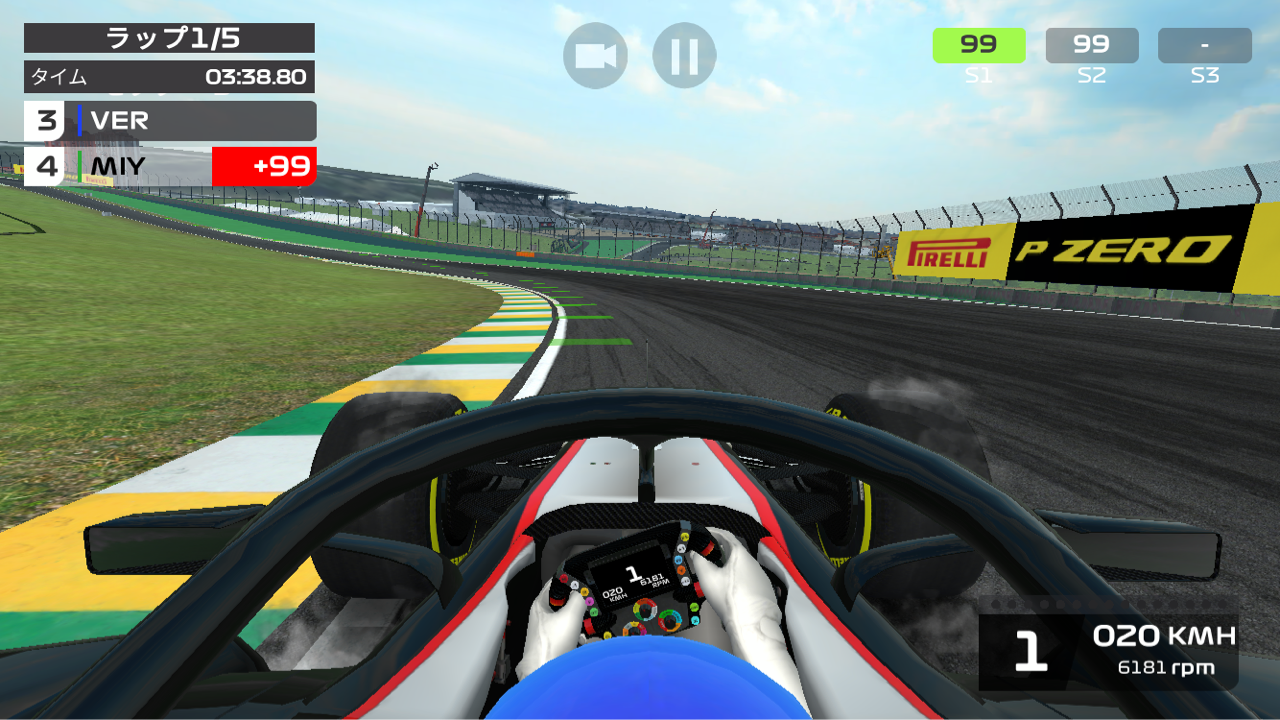The height and width of the screenshot is (720, 1280).
Task: Click the camera recording icon
Action: click(595, 56)
